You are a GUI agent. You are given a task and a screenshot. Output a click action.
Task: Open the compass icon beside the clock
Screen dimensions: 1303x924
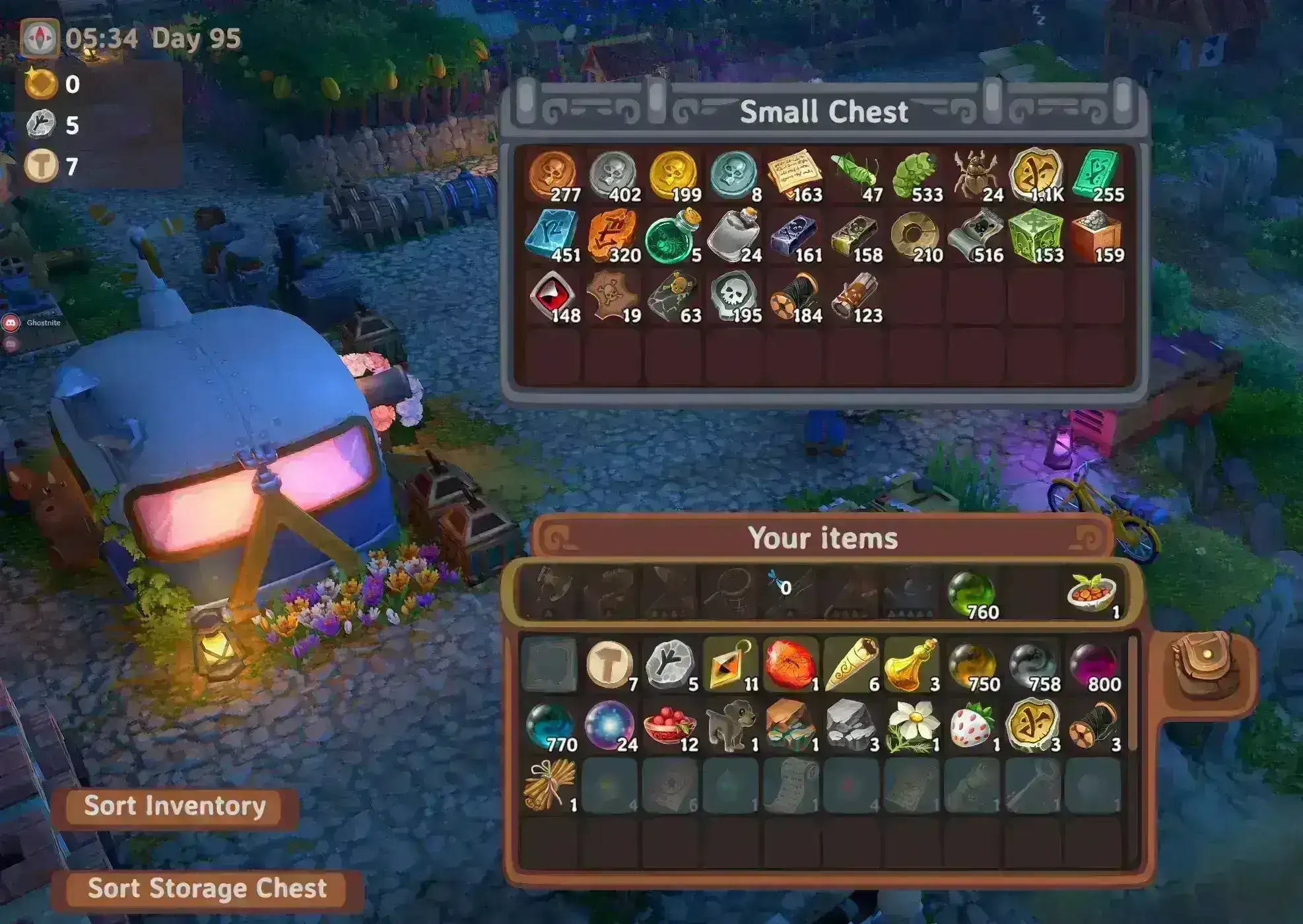(40, 38)
